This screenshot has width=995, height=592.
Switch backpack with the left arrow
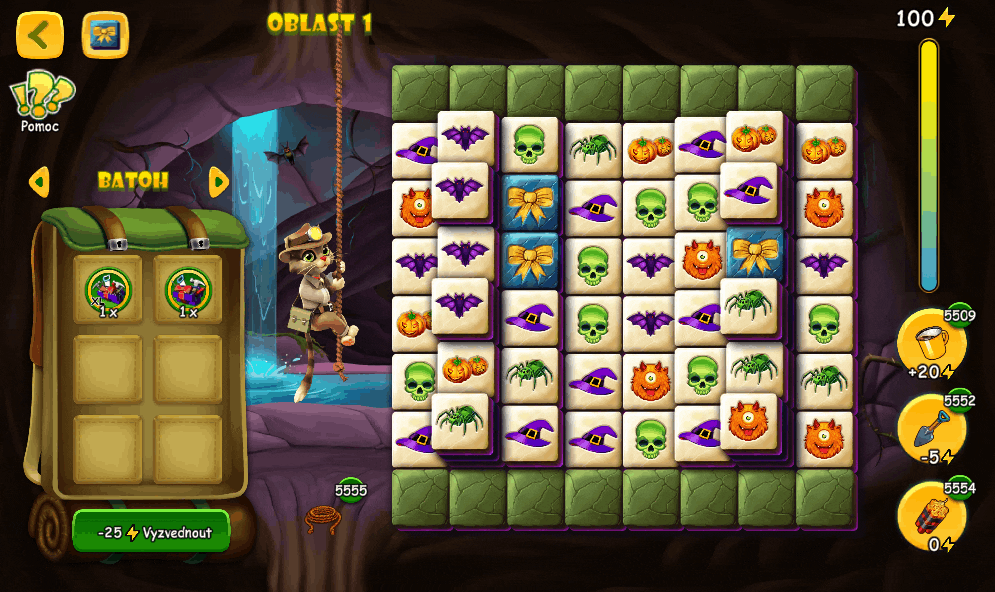[x=39, y=182]
